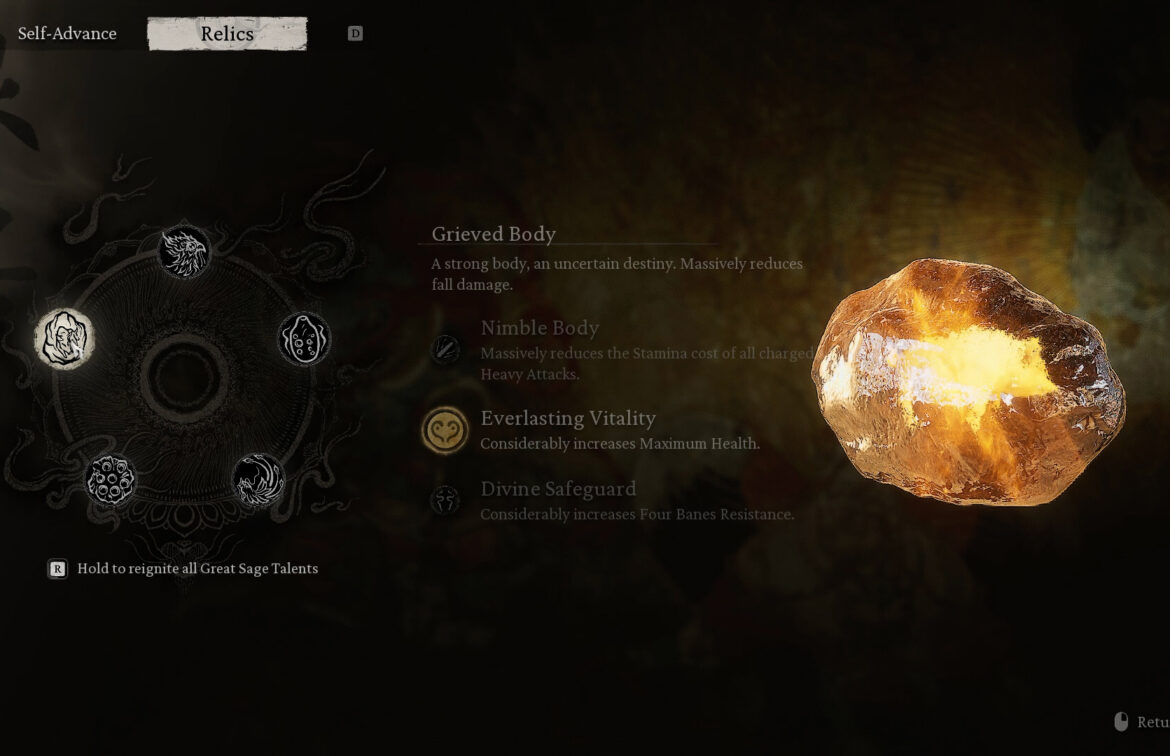Pick the lotus seed pod relic
The width and height of the screenshot is (1170, 756).
(x=111, y=480)
